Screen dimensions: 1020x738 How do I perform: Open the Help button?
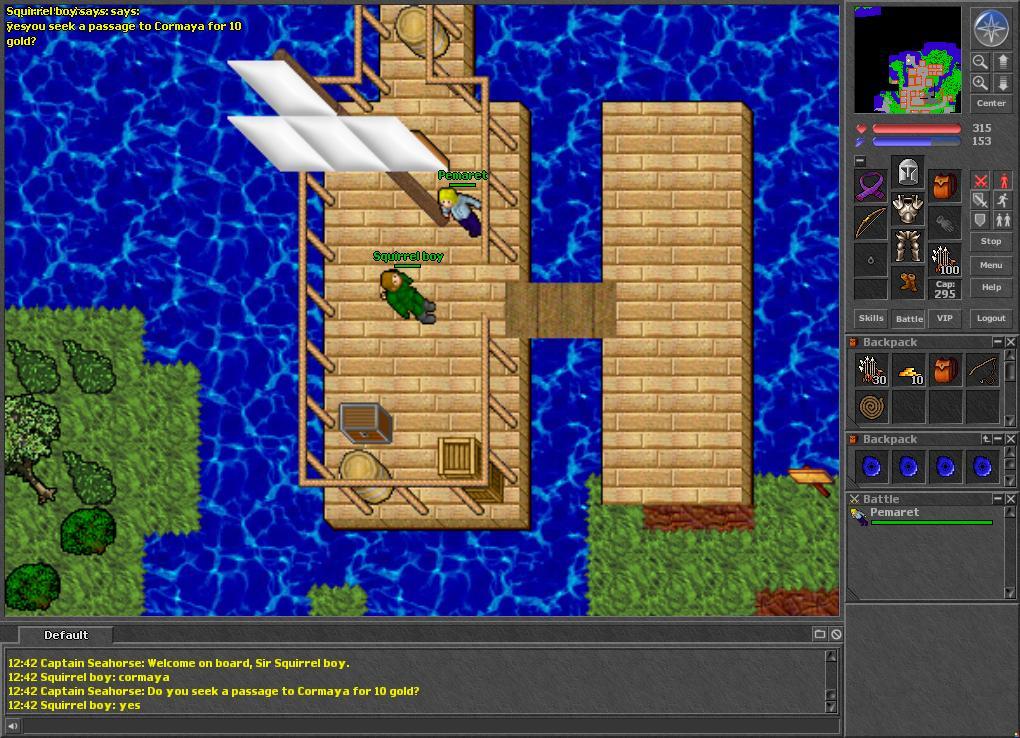pos(990,287)
